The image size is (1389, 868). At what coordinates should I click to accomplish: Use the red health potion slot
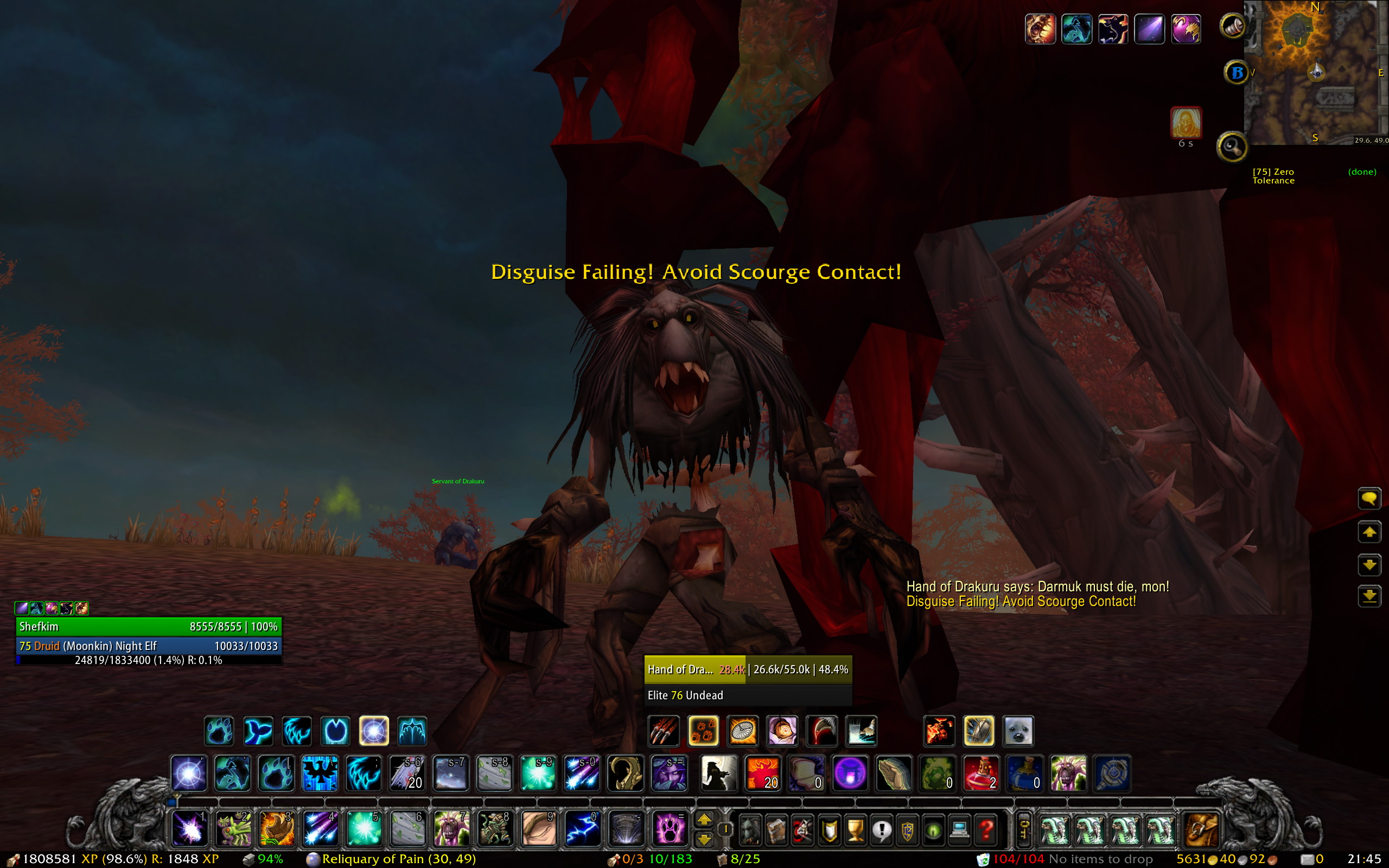(x=981, y=773)
